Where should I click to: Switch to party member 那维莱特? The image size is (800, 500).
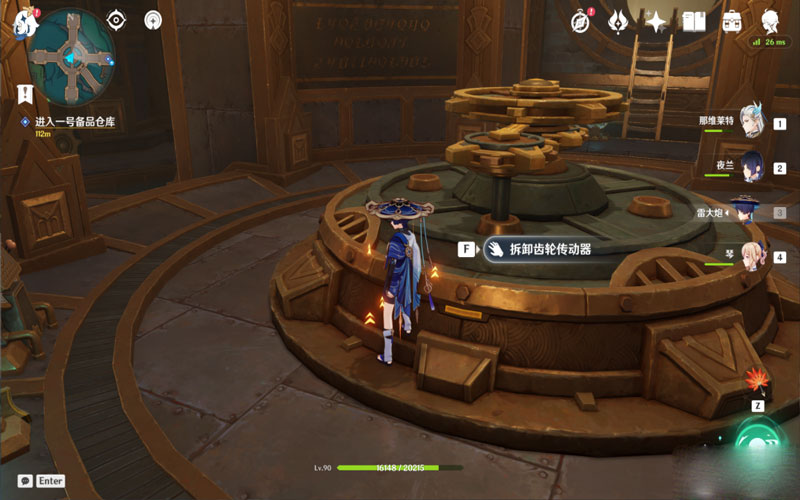pos(751,122)
